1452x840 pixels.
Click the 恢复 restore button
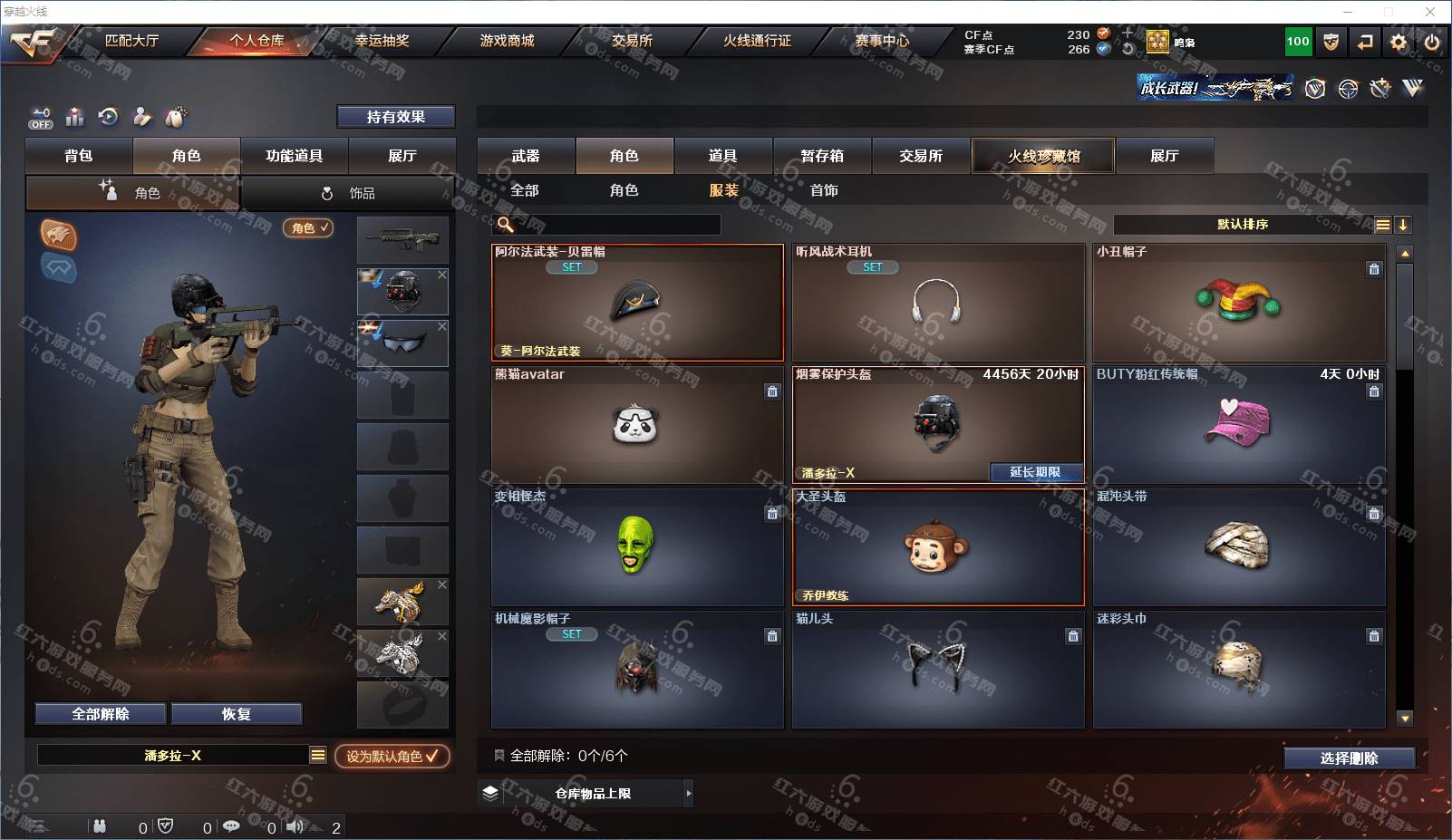236,714
